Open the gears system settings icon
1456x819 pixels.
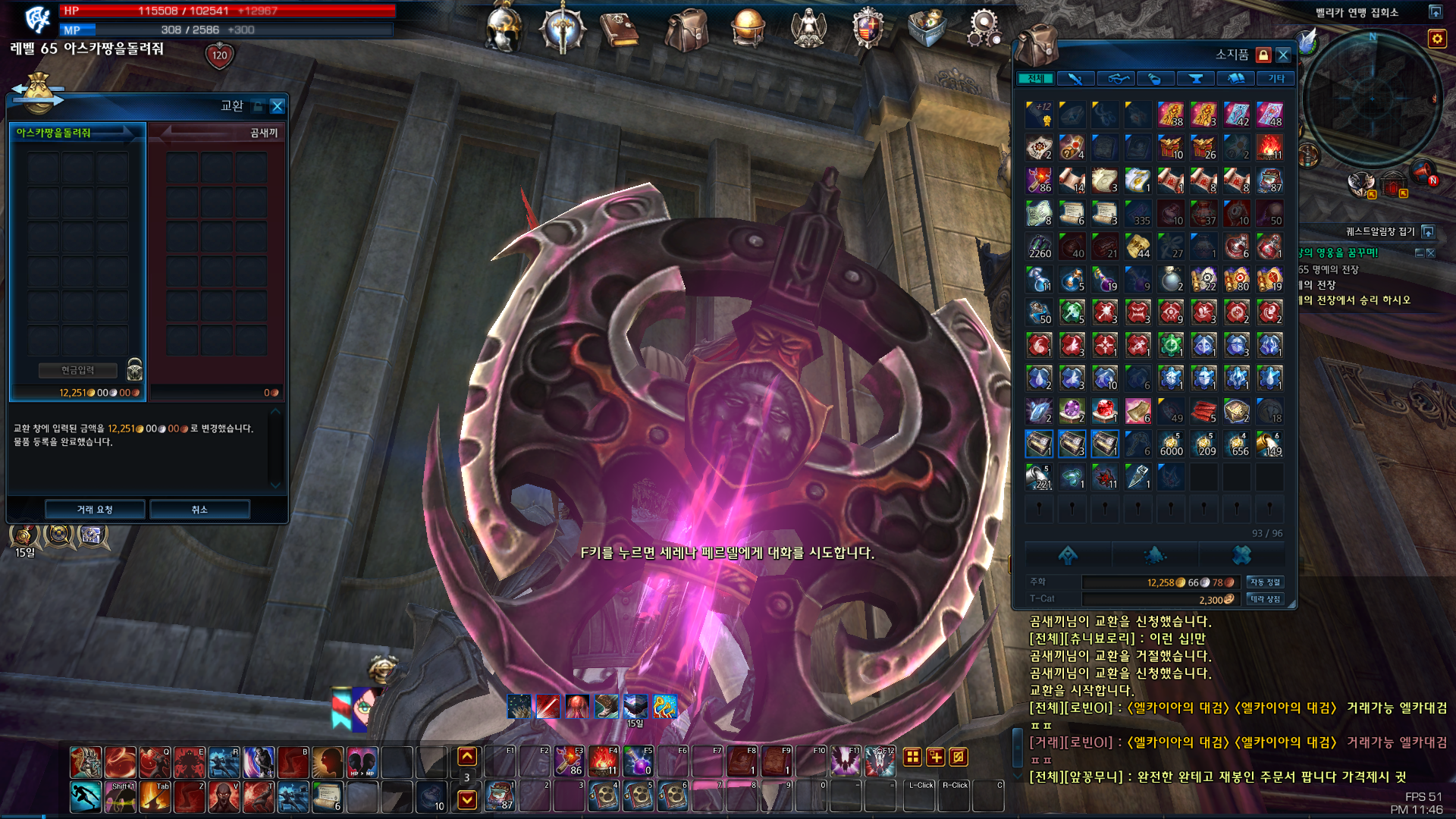[x=984, y=29]
